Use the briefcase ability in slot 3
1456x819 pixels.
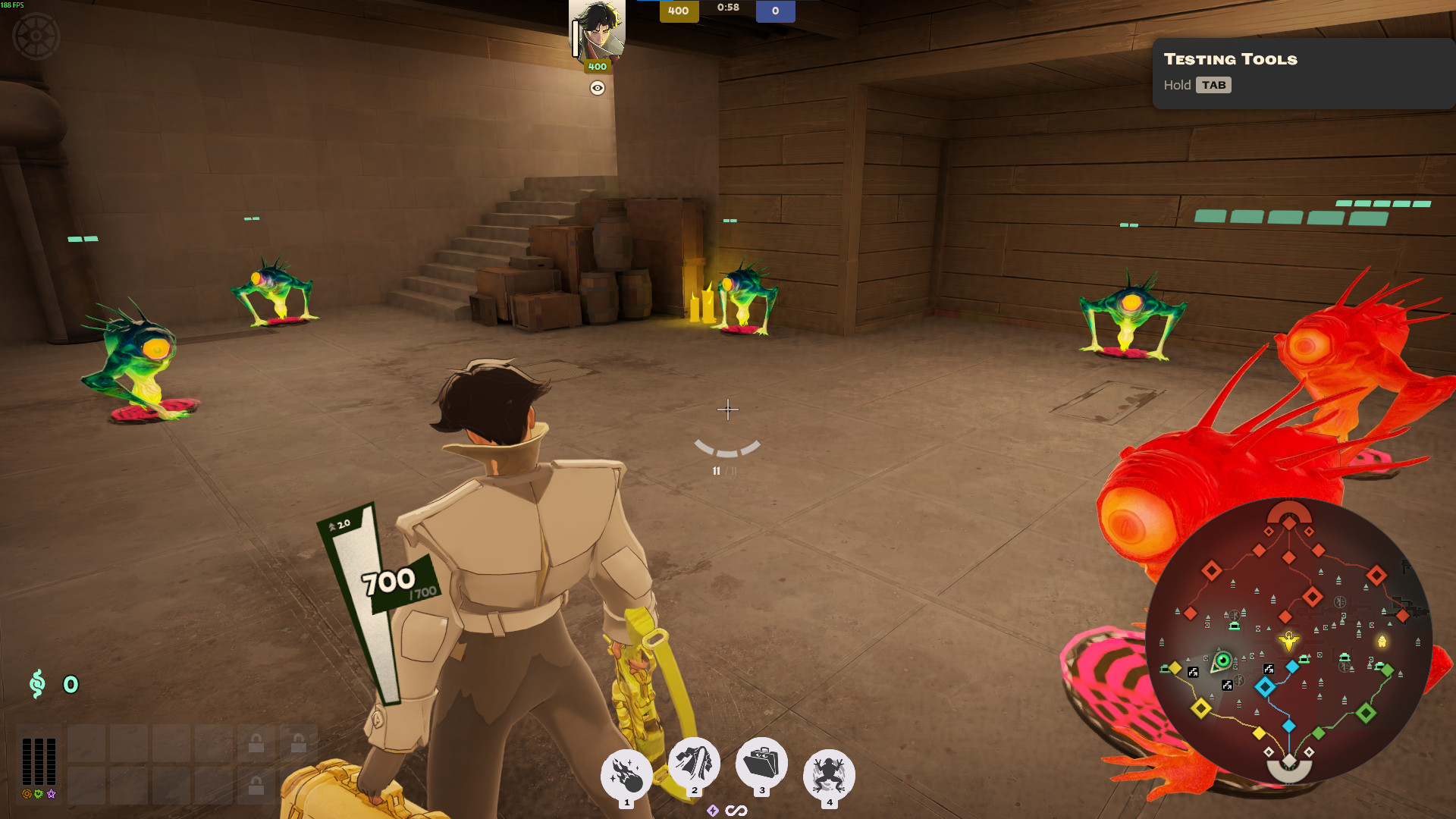761,763
